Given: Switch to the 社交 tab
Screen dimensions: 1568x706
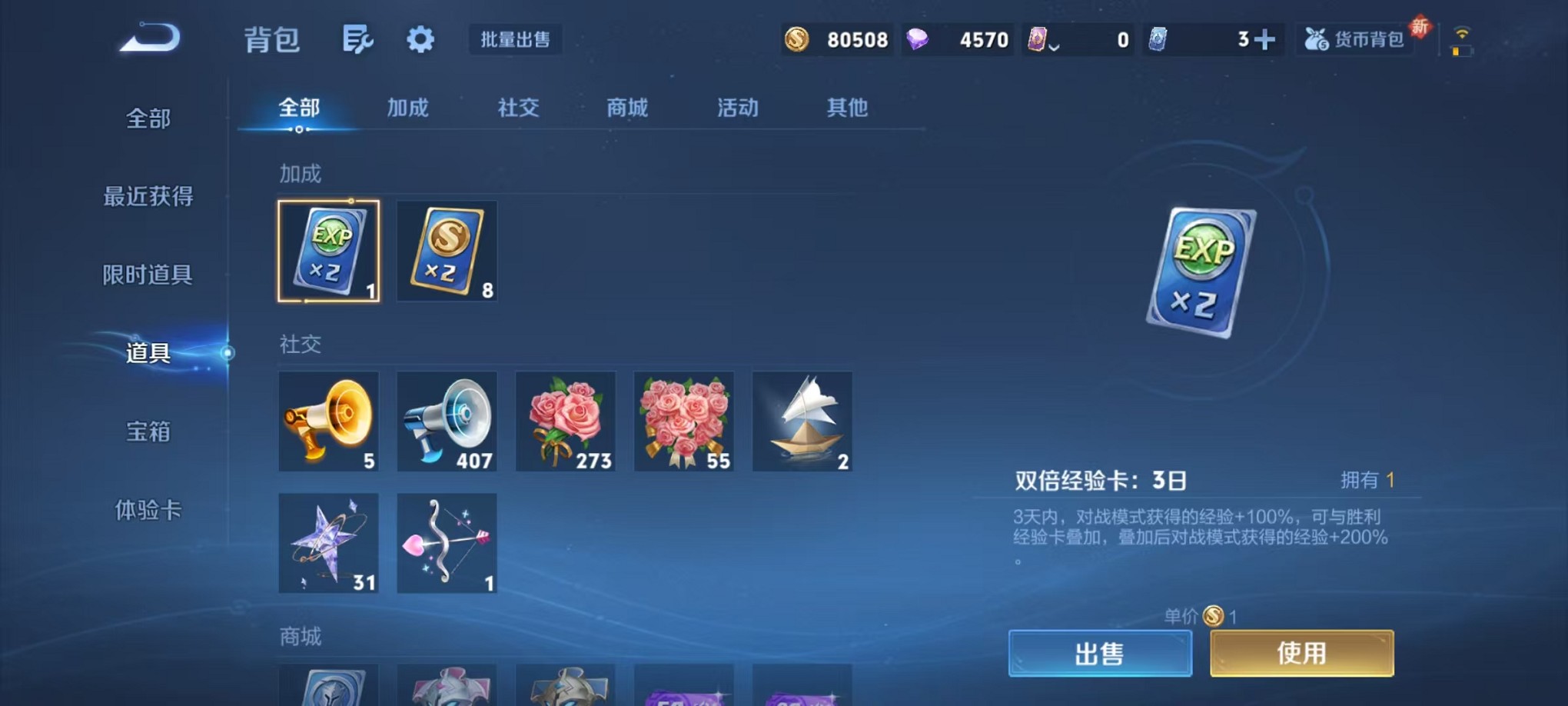Looking at the screenshot, I should [x=517, y=108].
